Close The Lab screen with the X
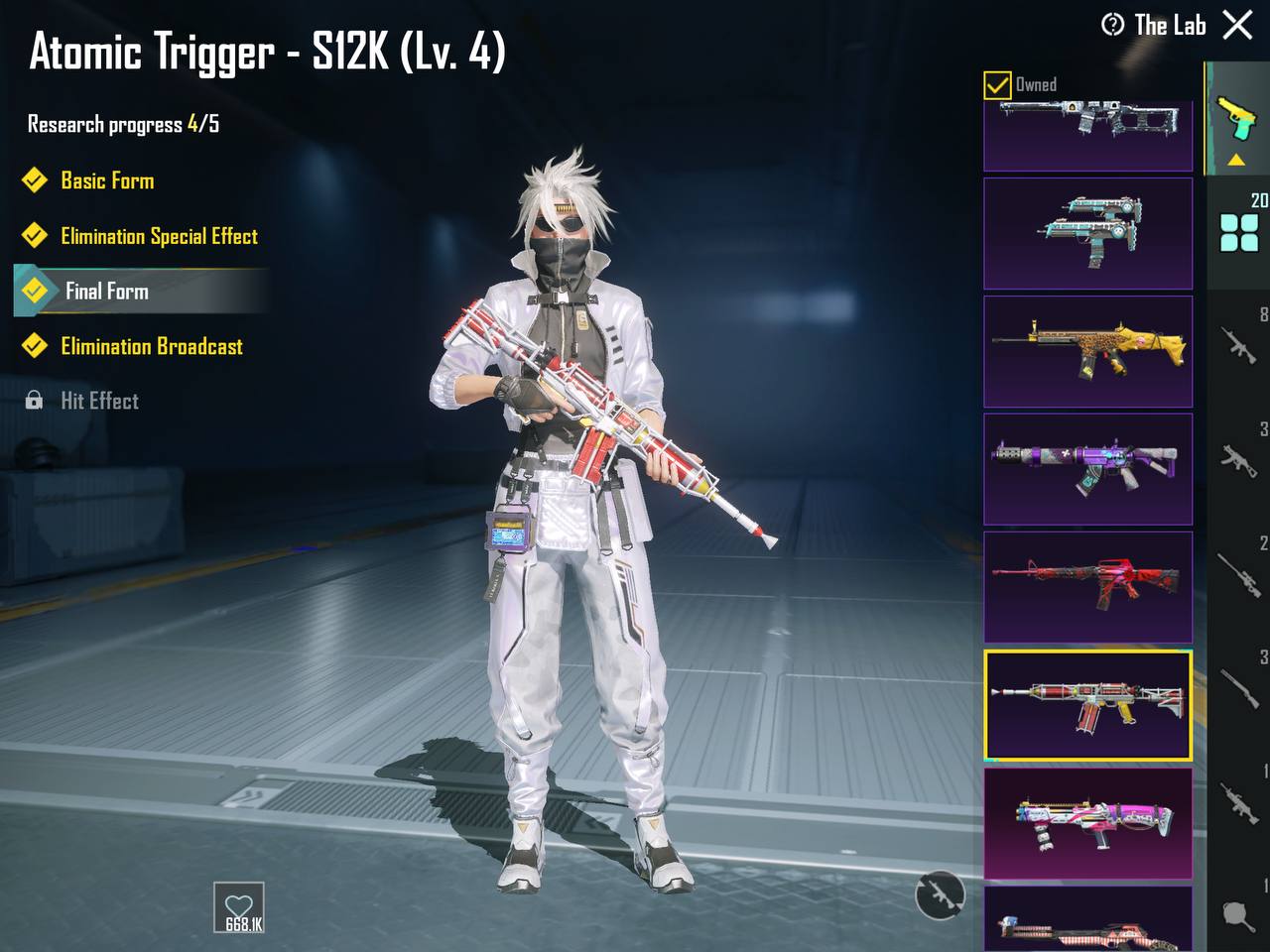 tap(1237, 25)
